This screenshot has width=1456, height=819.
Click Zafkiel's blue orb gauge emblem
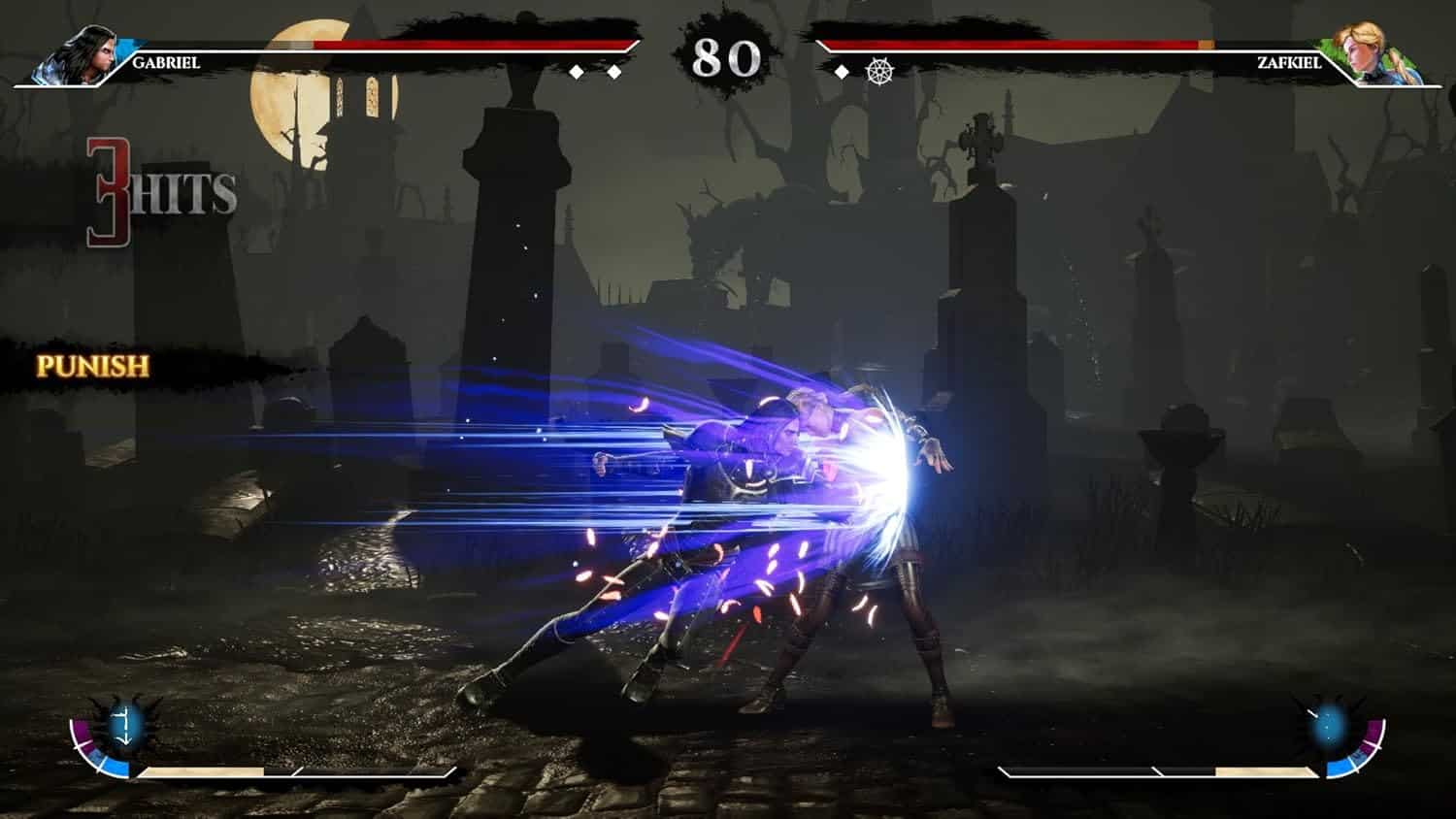coord(1330,723)
